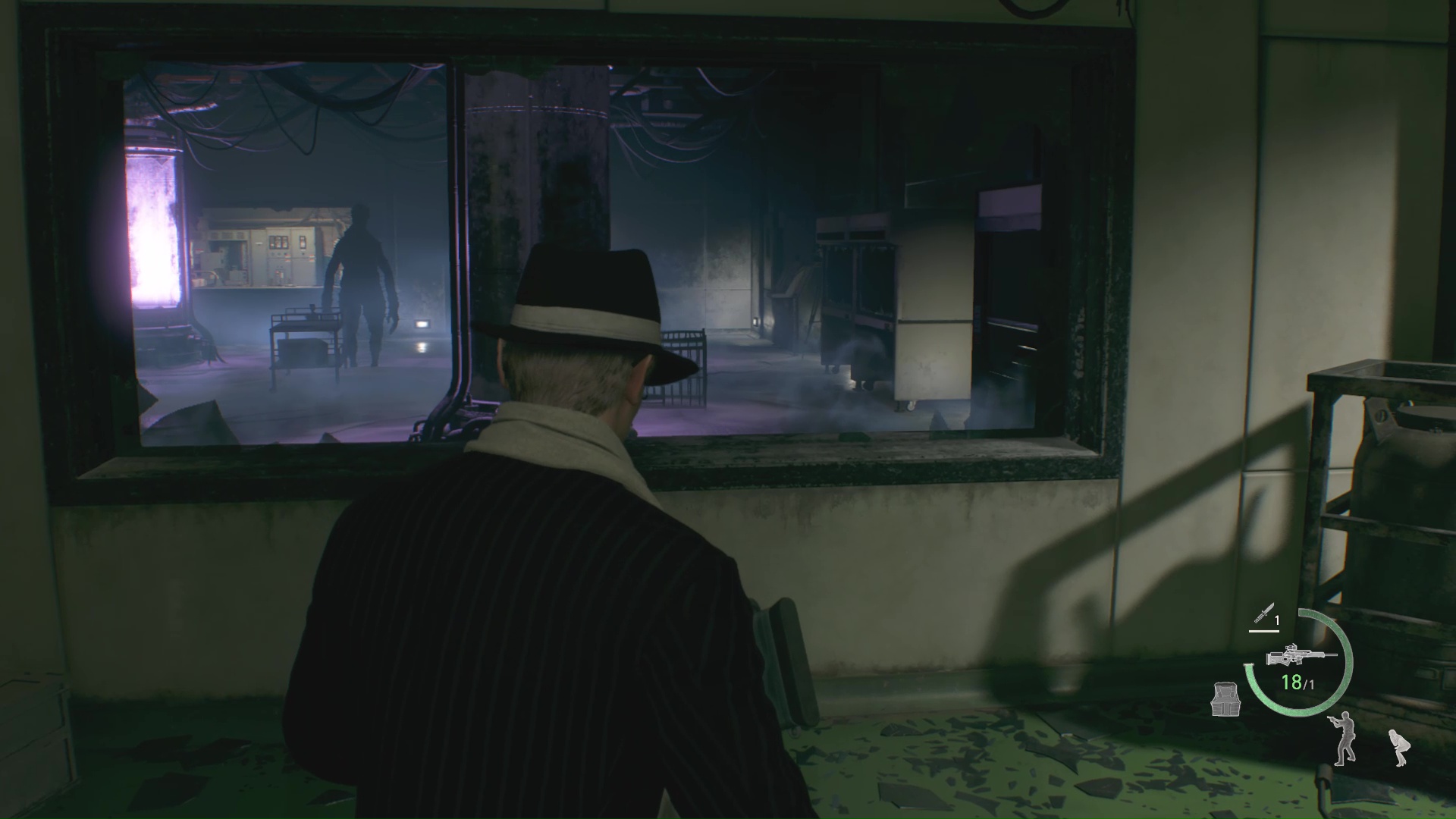This screenshot has height=819, width=1456.
Task: Toggle the armor indicator on the HUD
Action: 1225,700
